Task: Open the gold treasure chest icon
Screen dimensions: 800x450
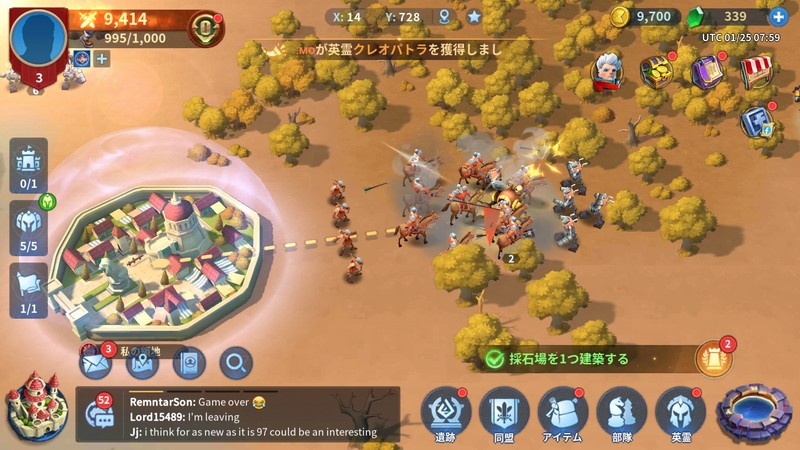Action: 657,71
